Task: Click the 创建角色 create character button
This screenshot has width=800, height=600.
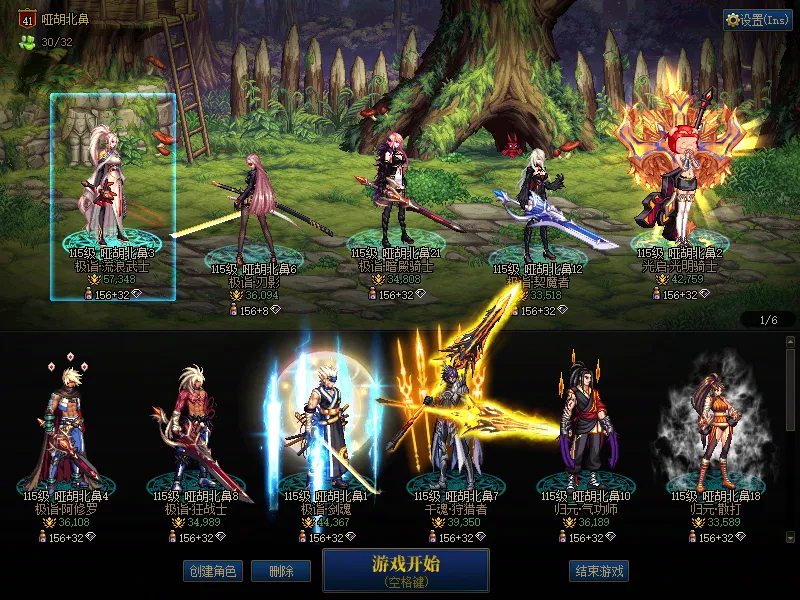Action: click(211, 571)
